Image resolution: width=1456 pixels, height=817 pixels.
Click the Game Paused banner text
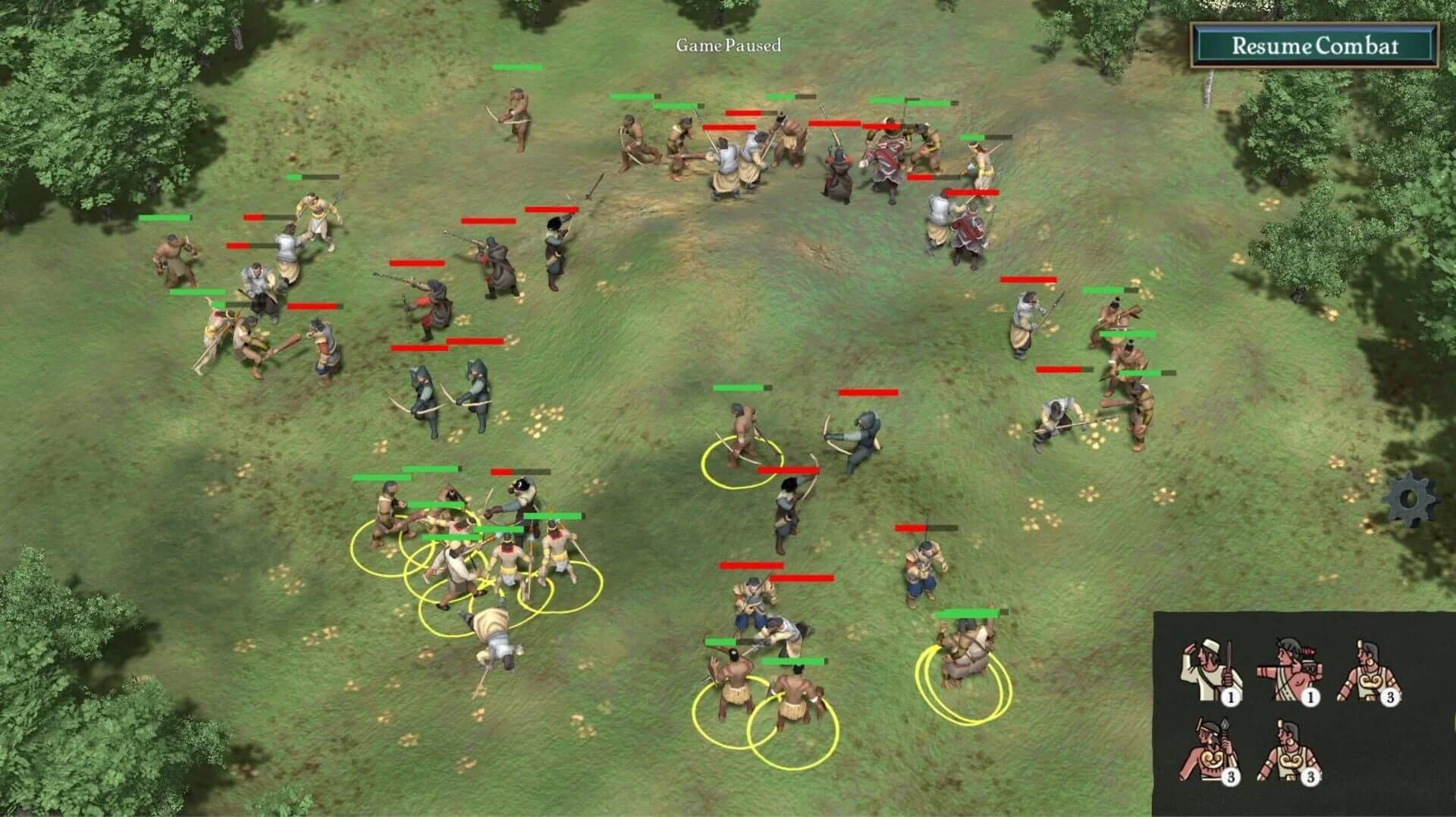727,46
